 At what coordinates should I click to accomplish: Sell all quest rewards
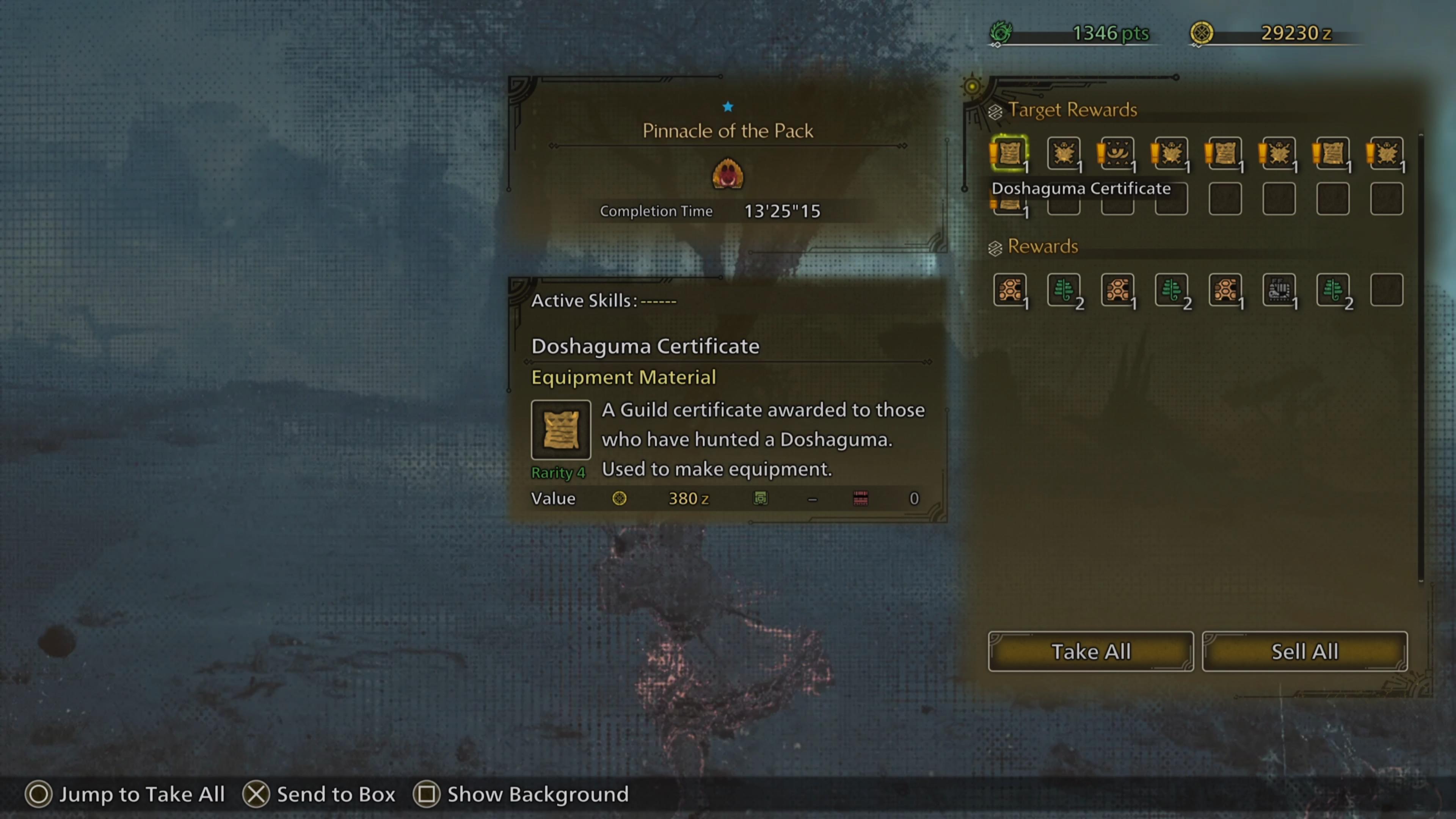1304,652
